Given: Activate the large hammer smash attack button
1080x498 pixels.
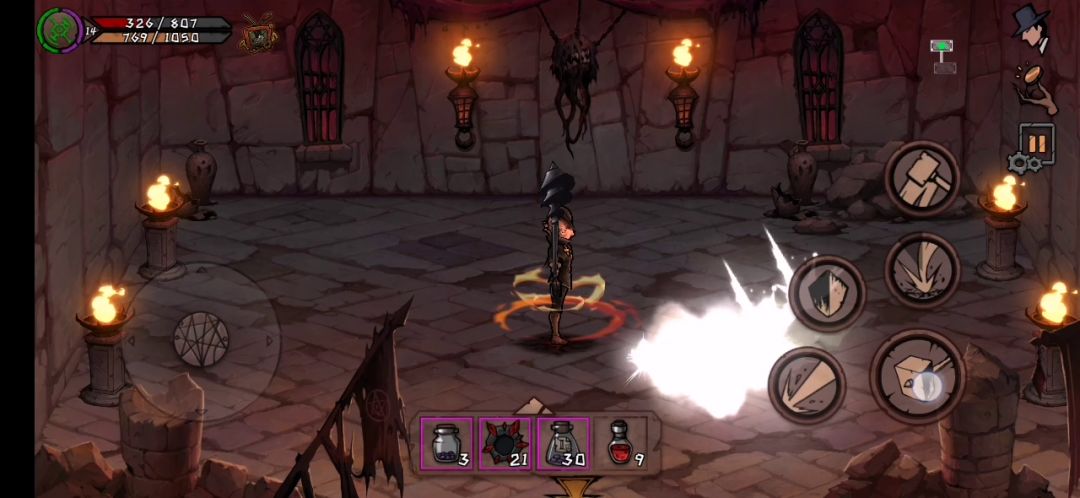Looking at the screenshot, I should [x=916, y=374].
